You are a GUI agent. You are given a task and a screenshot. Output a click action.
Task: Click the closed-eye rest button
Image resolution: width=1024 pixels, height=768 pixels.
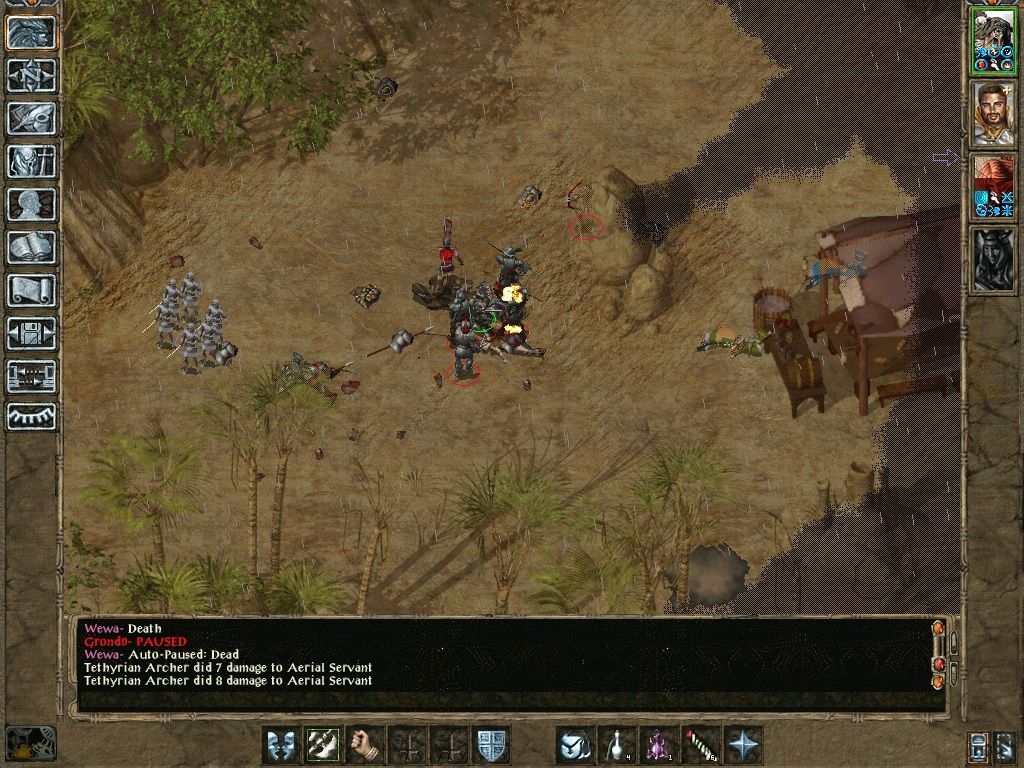click(31, 416)
